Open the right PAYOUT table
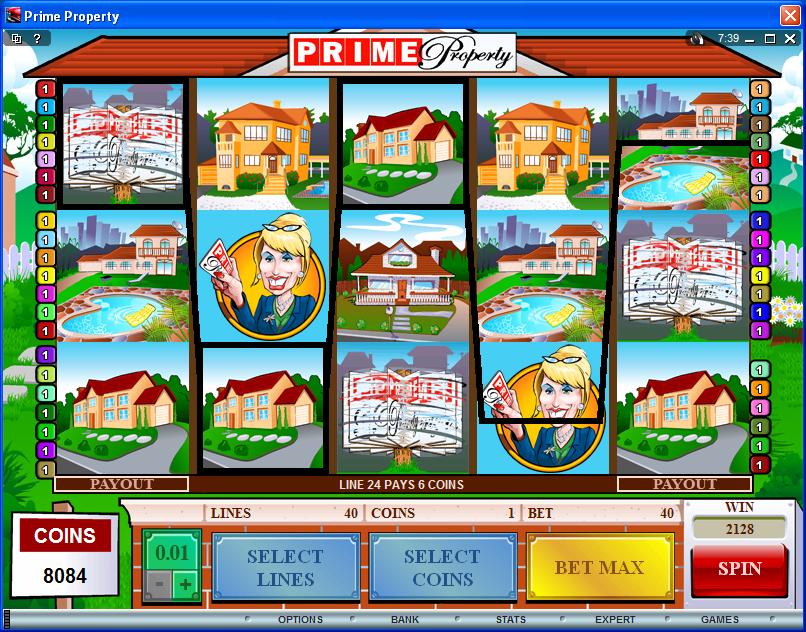Viewport: 806px width, 632px height. (685, 484)
